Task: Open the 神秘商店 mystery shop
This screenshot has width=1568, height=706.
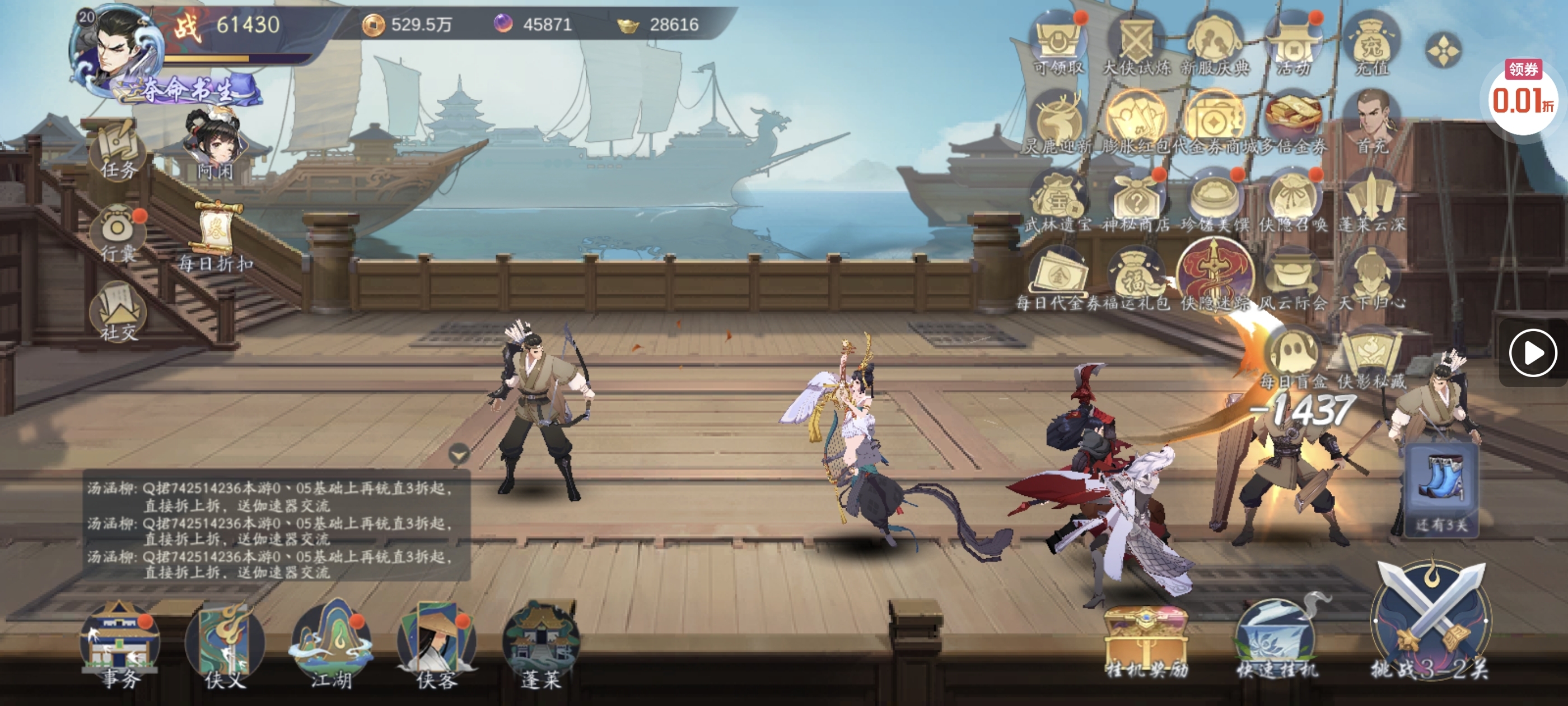Action: tap(1136, 201)
